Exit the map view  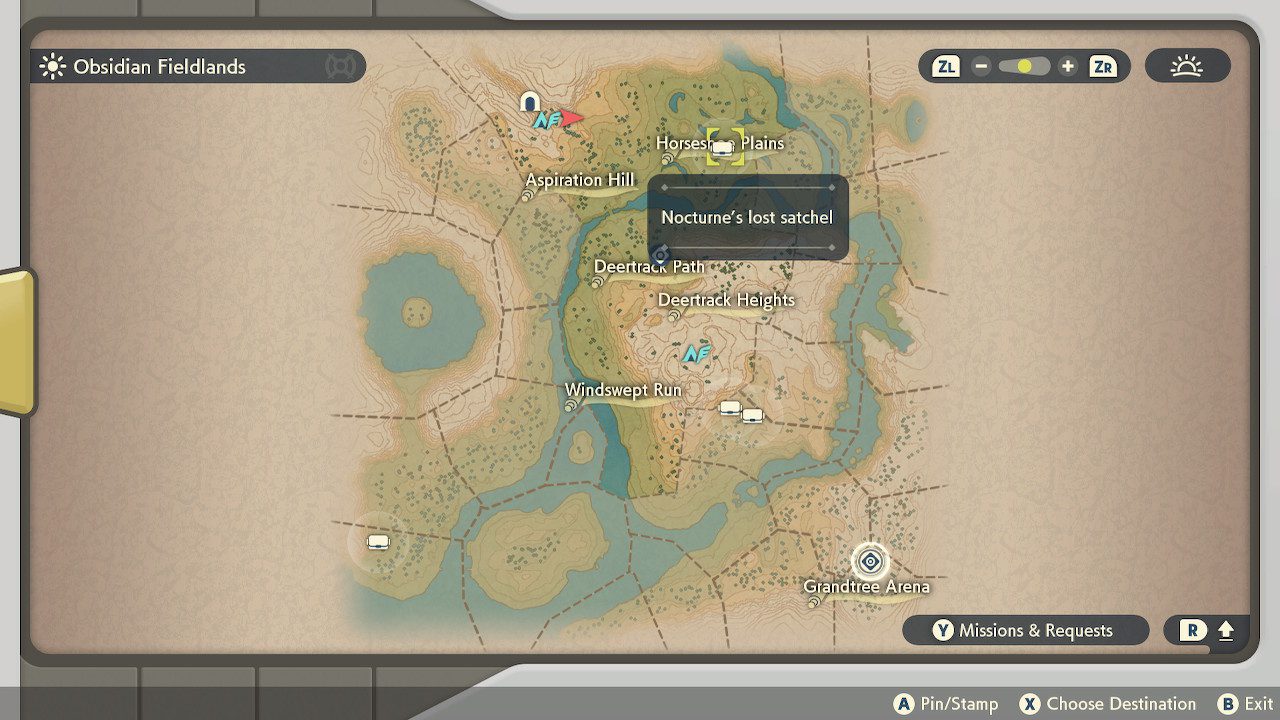[1249, 703]
